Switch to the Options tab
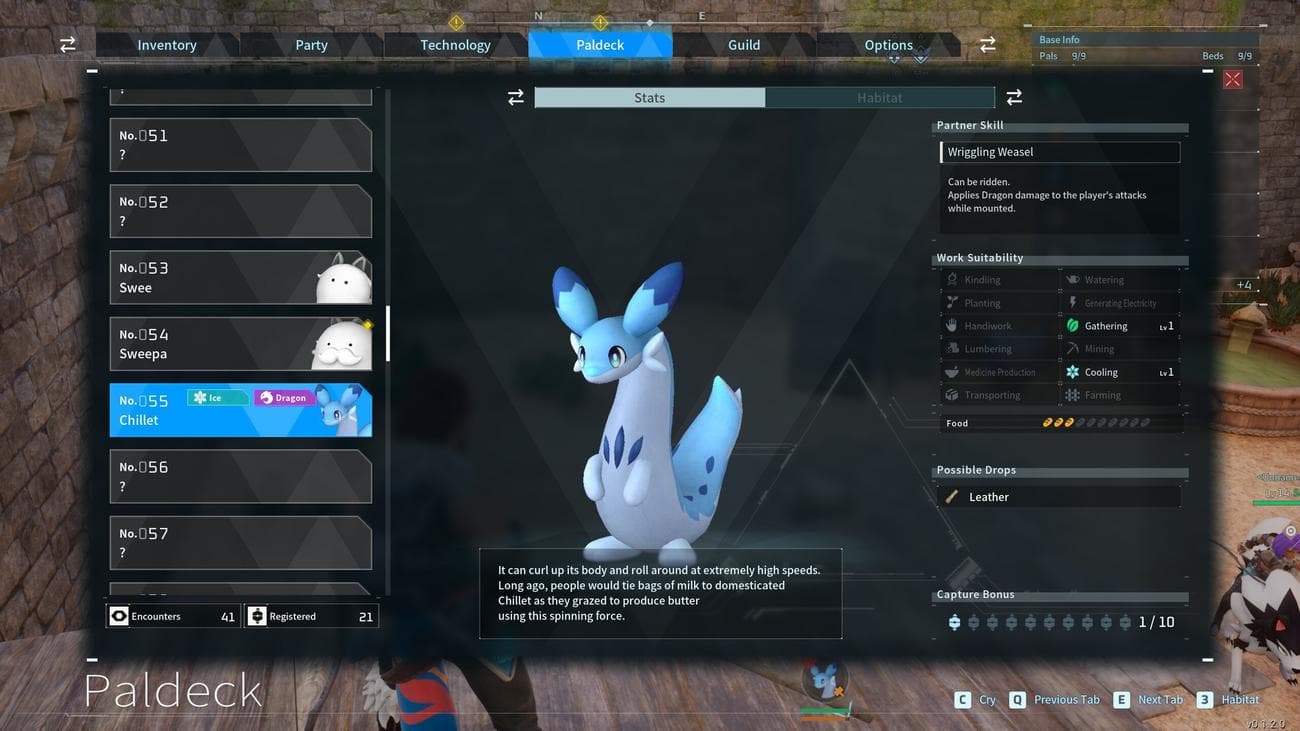This screenshot has width=1300, height=731. [888, 45]
